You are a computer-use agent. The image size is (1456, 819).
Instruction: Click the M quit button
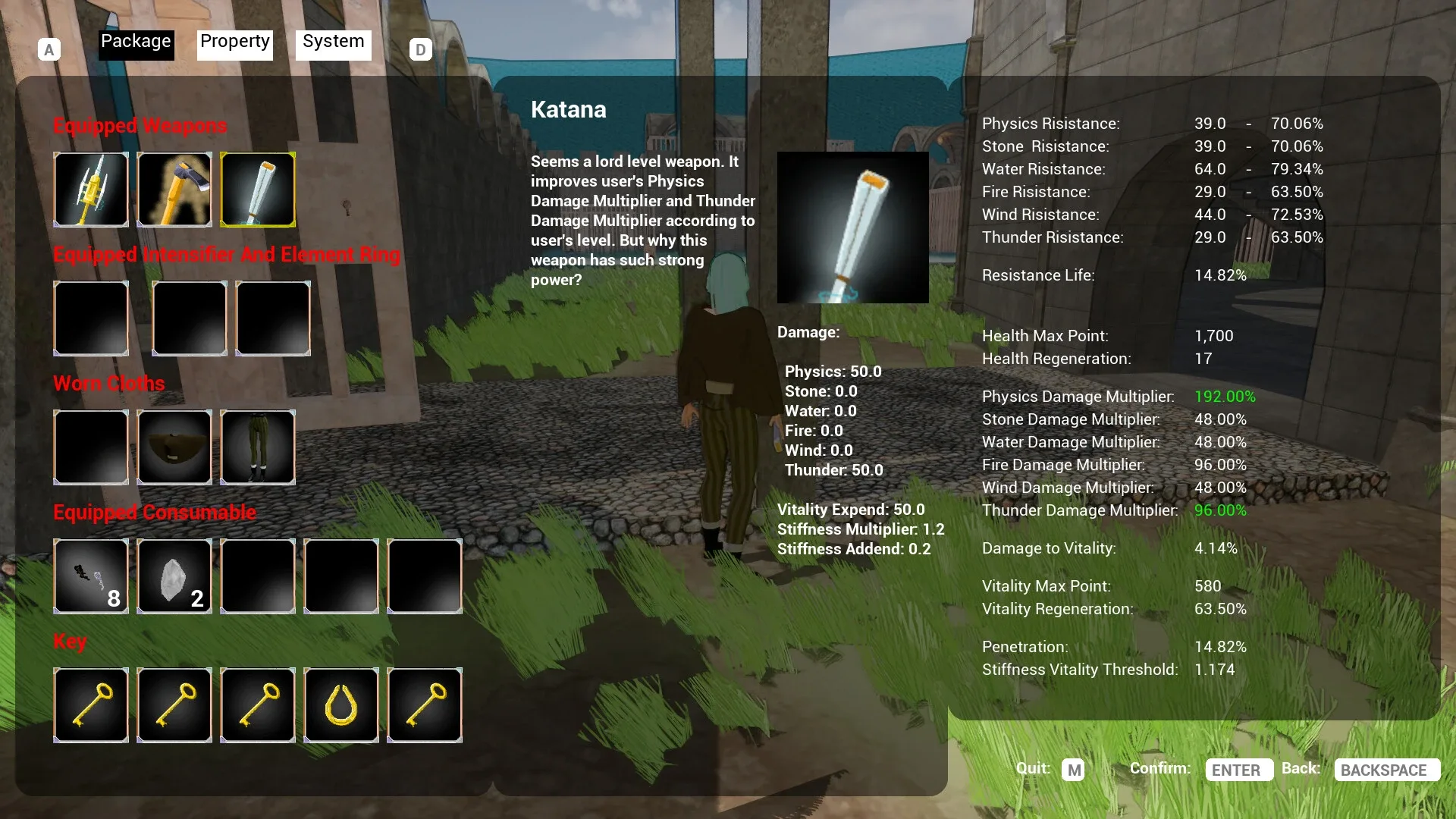pos(1074,770)
